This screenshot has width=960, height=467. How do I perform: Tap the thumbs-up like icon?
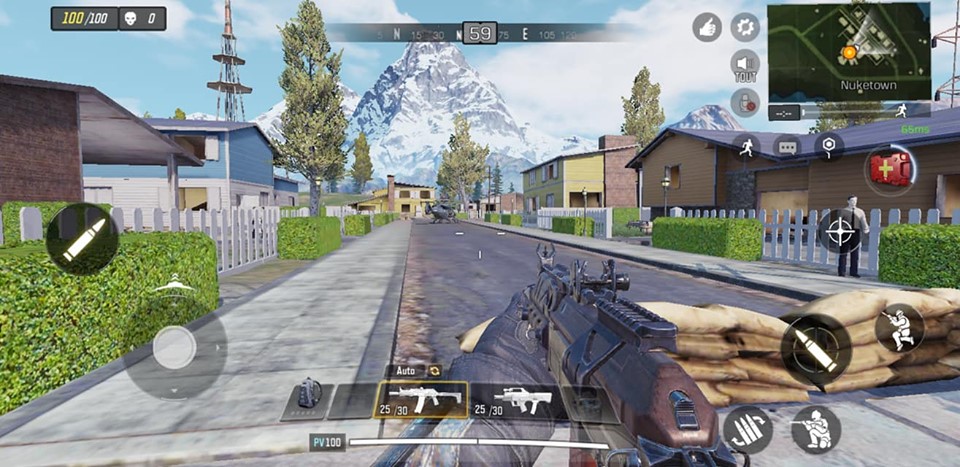click(x=708, y=28)
